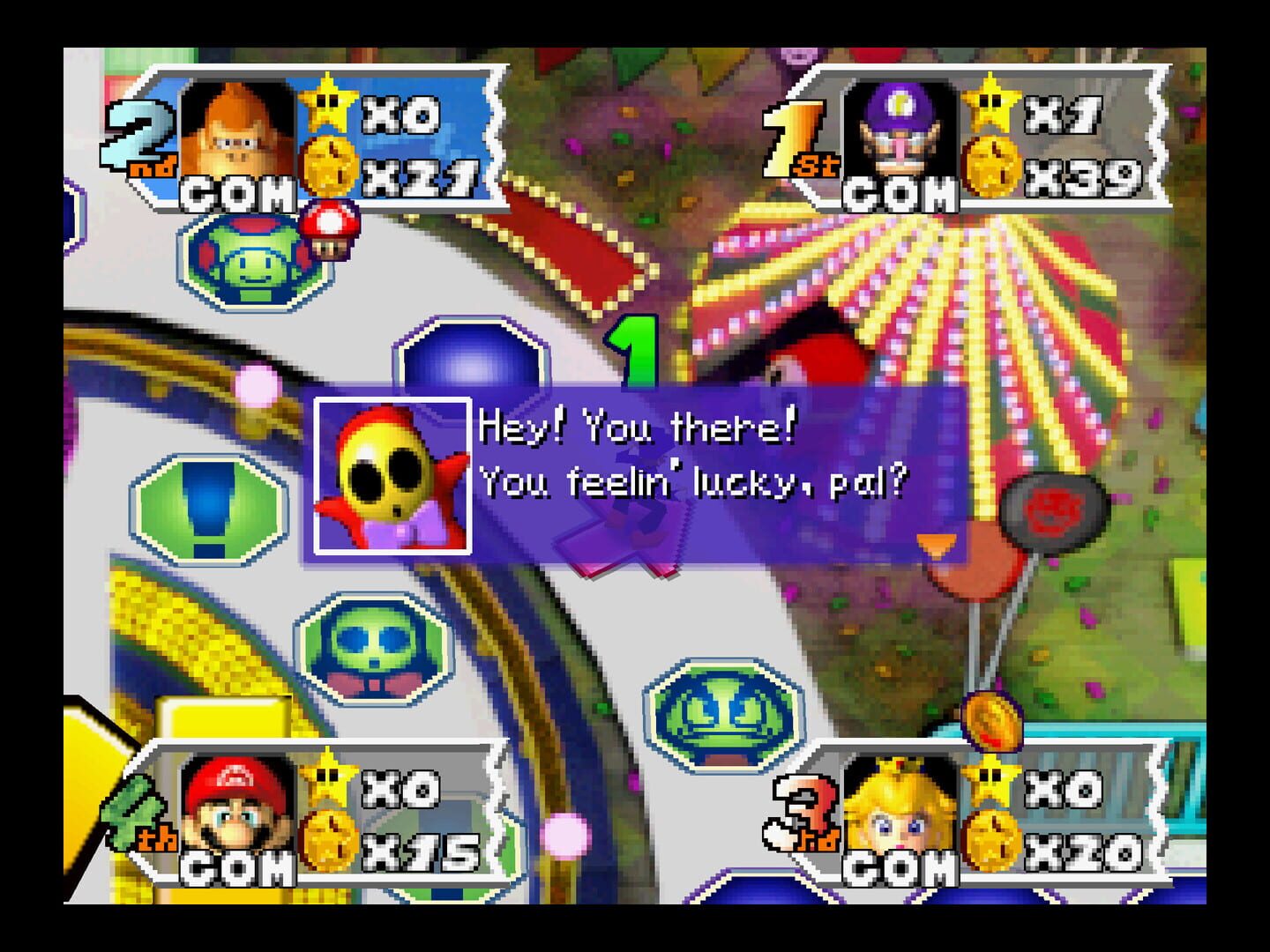Toggle Mario's COM control setting
Viewport: 1270px width, 952px height.
(238, 868)
